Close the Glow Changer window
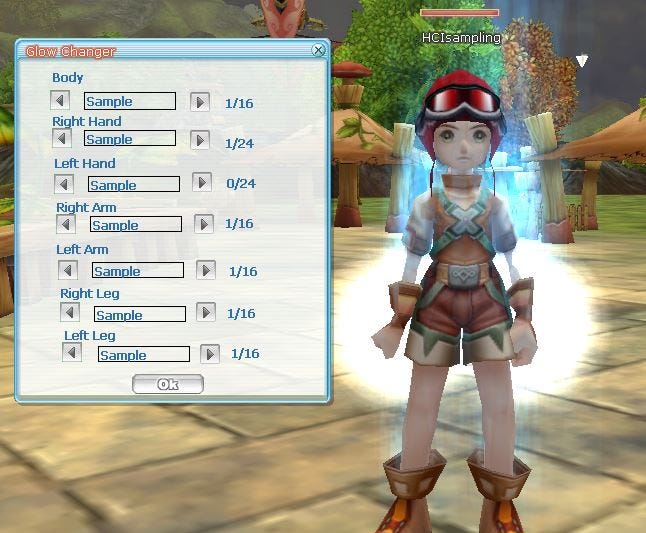The height and width of the screenshot is (533, 646). [x=318, y=49]
